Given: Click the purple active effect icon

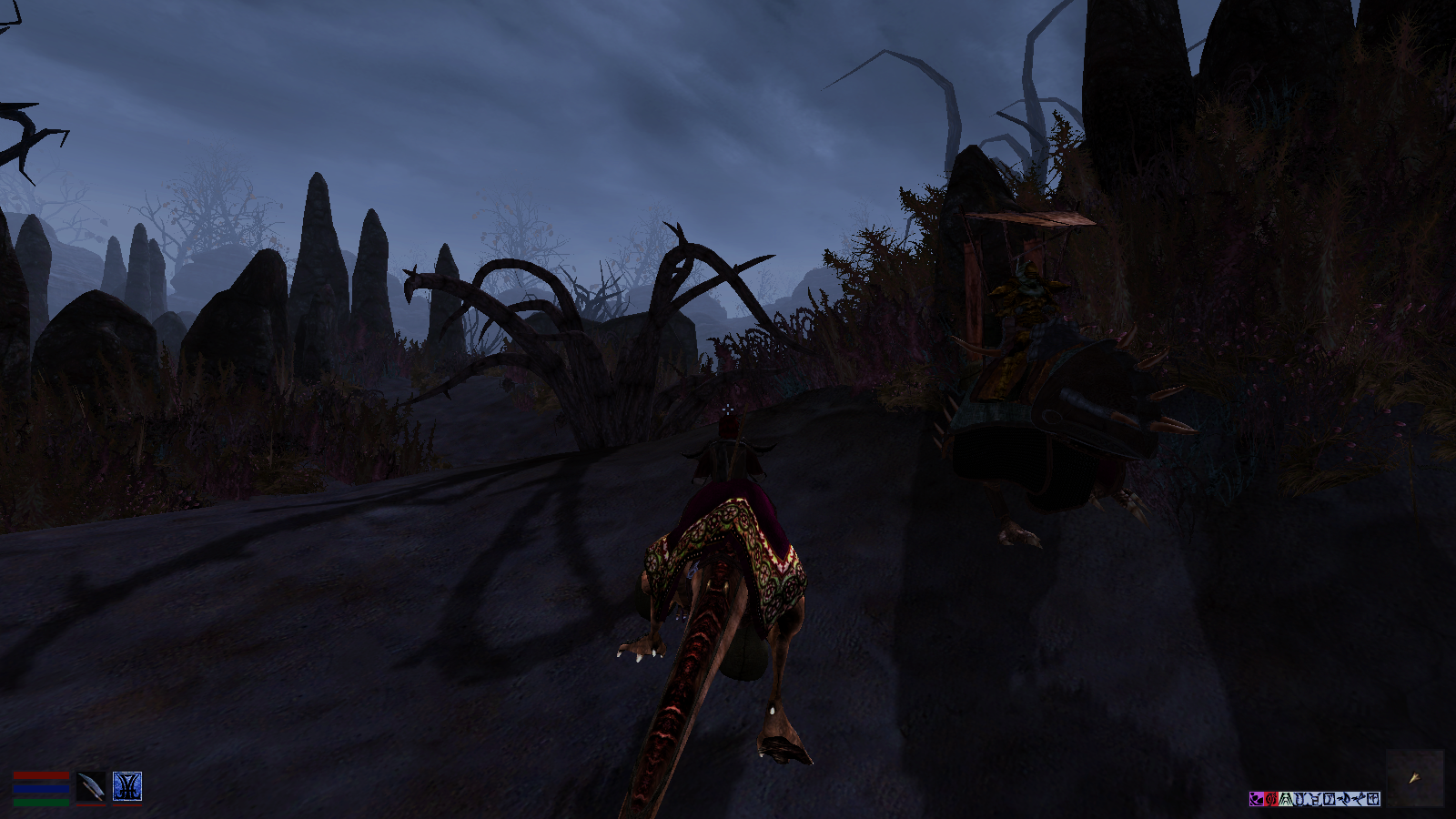Looking at the screenshot, I should (1257, 799).
